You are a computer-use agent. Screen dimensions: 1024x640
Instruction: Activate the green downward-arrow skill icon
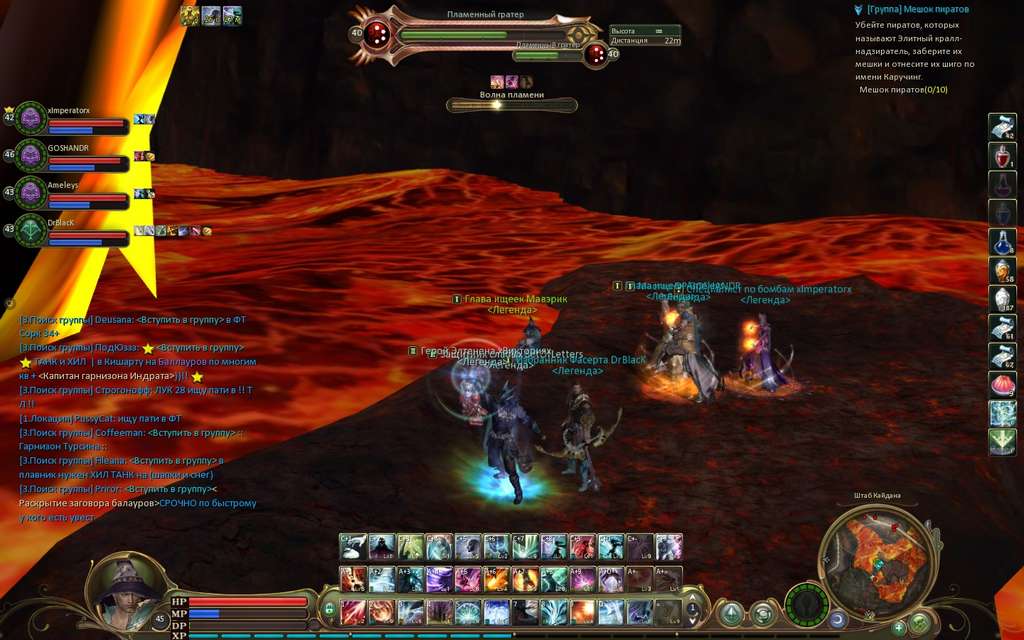(1002, 441)
